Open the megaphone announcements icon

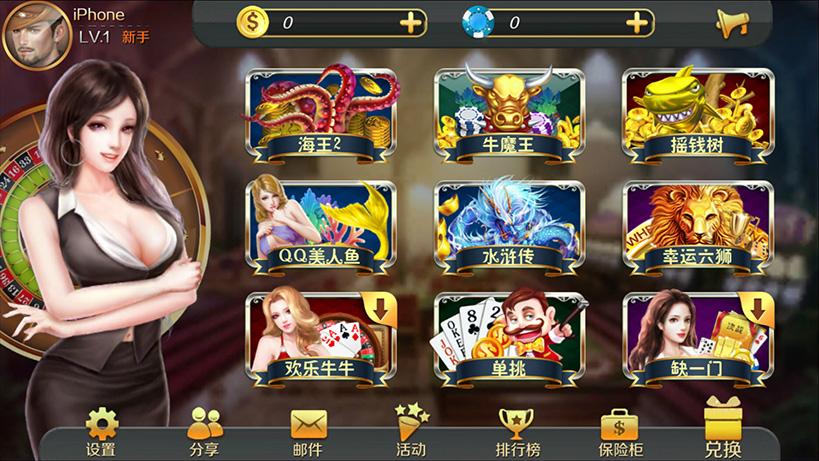pos(732,23)
